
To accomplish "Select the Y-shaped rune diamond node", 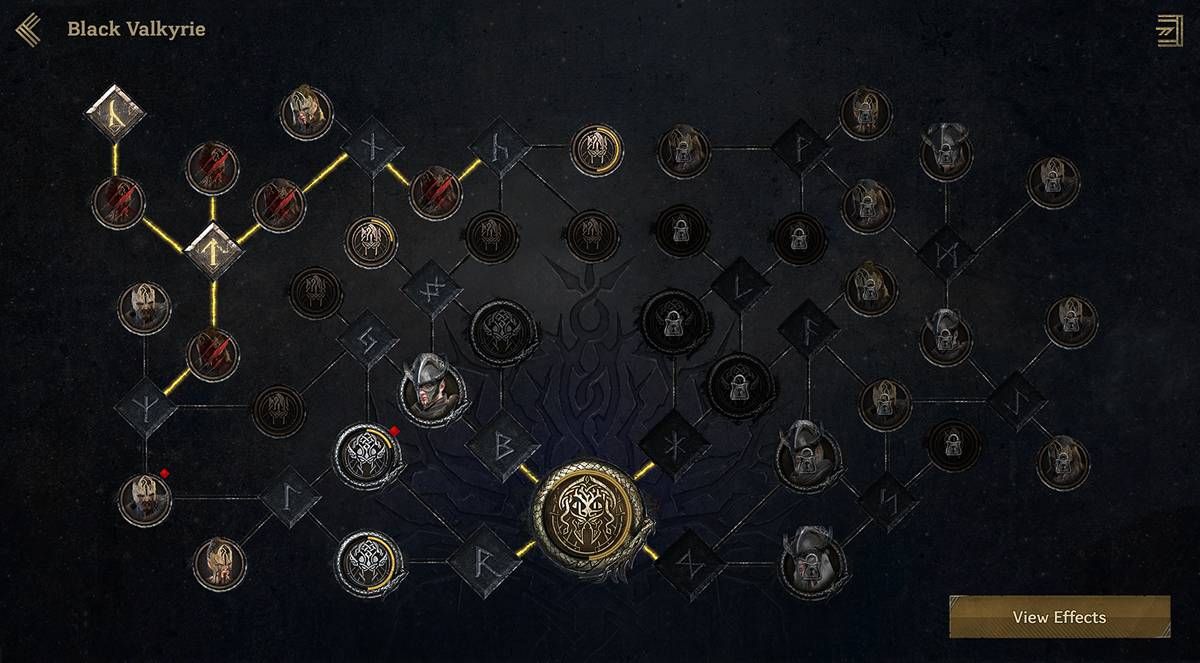I will (146, 406).
